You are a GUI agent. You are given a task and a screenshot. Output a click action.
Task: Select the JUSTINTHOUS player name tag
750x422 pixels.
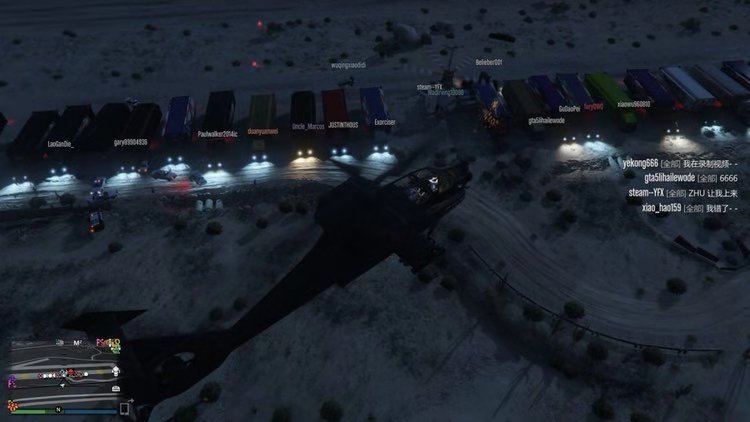click(342, 126)
